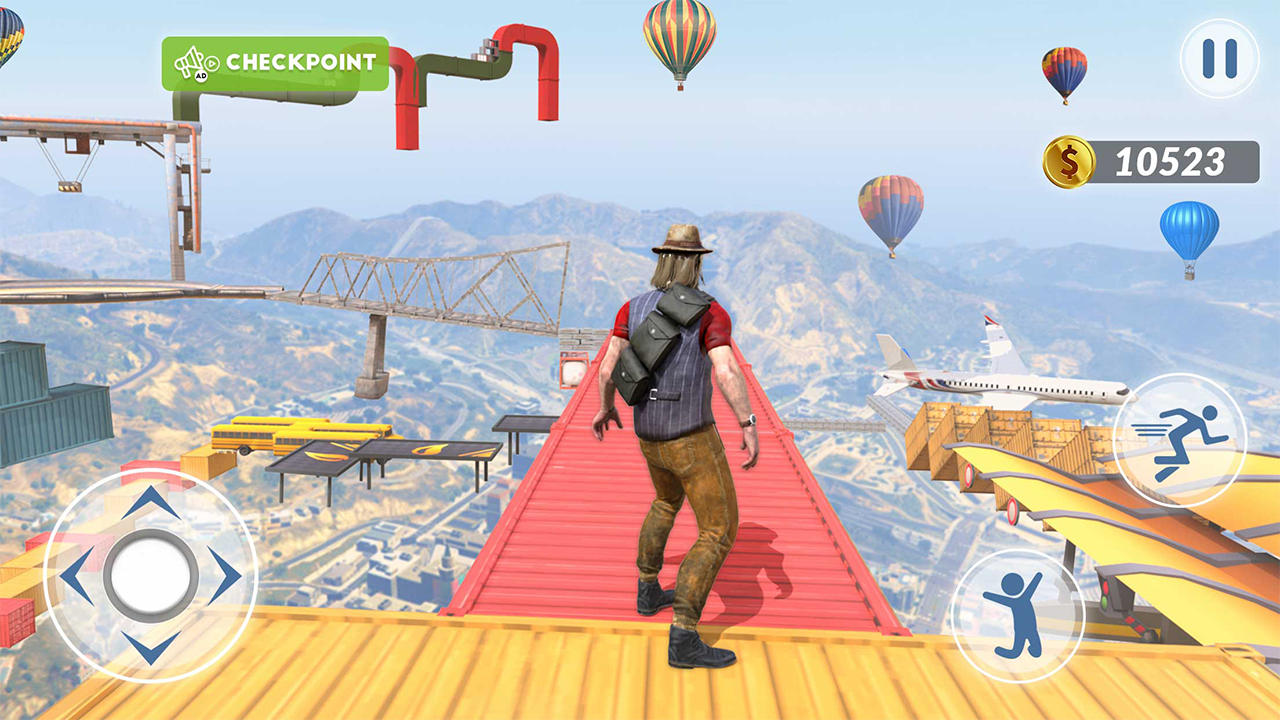The height and width of the screenshot is (720, 1280).
Task: Tap the megaphone AD icon on Checkpoint banner
Action: click(188, 63)
